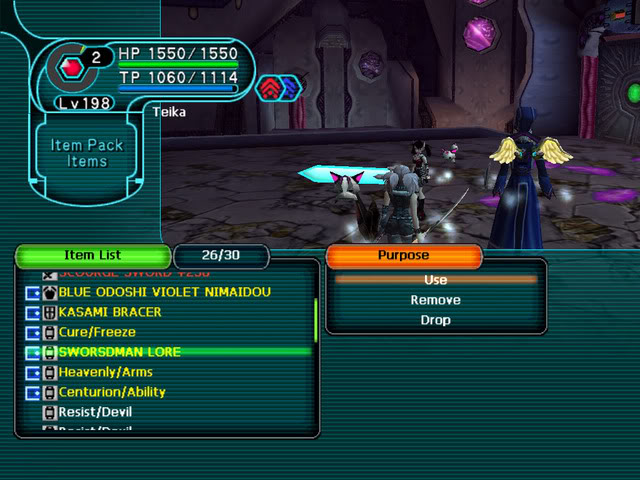Image resolution: width=640 pixels, height=480 pixels.
Task: Click the item list scrollbar
Action: pyautogui.click(x=316, y=320)
